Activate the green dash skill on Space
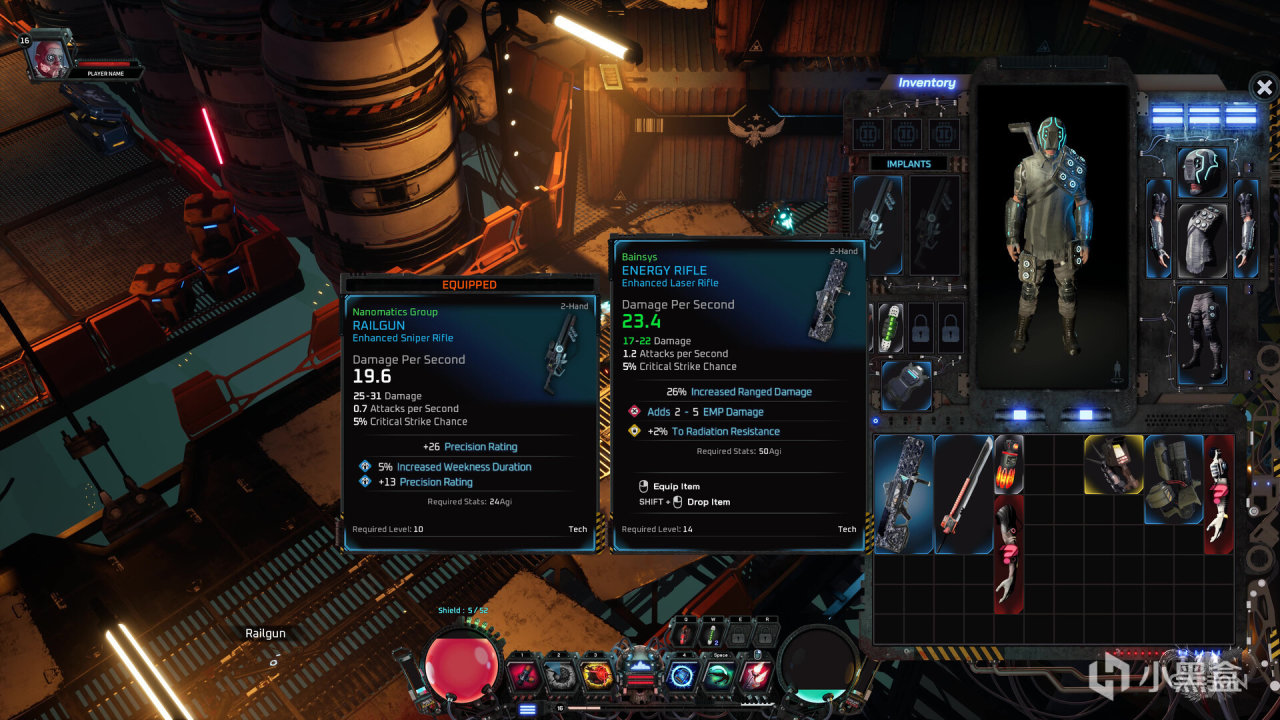 tap(719, 674)
